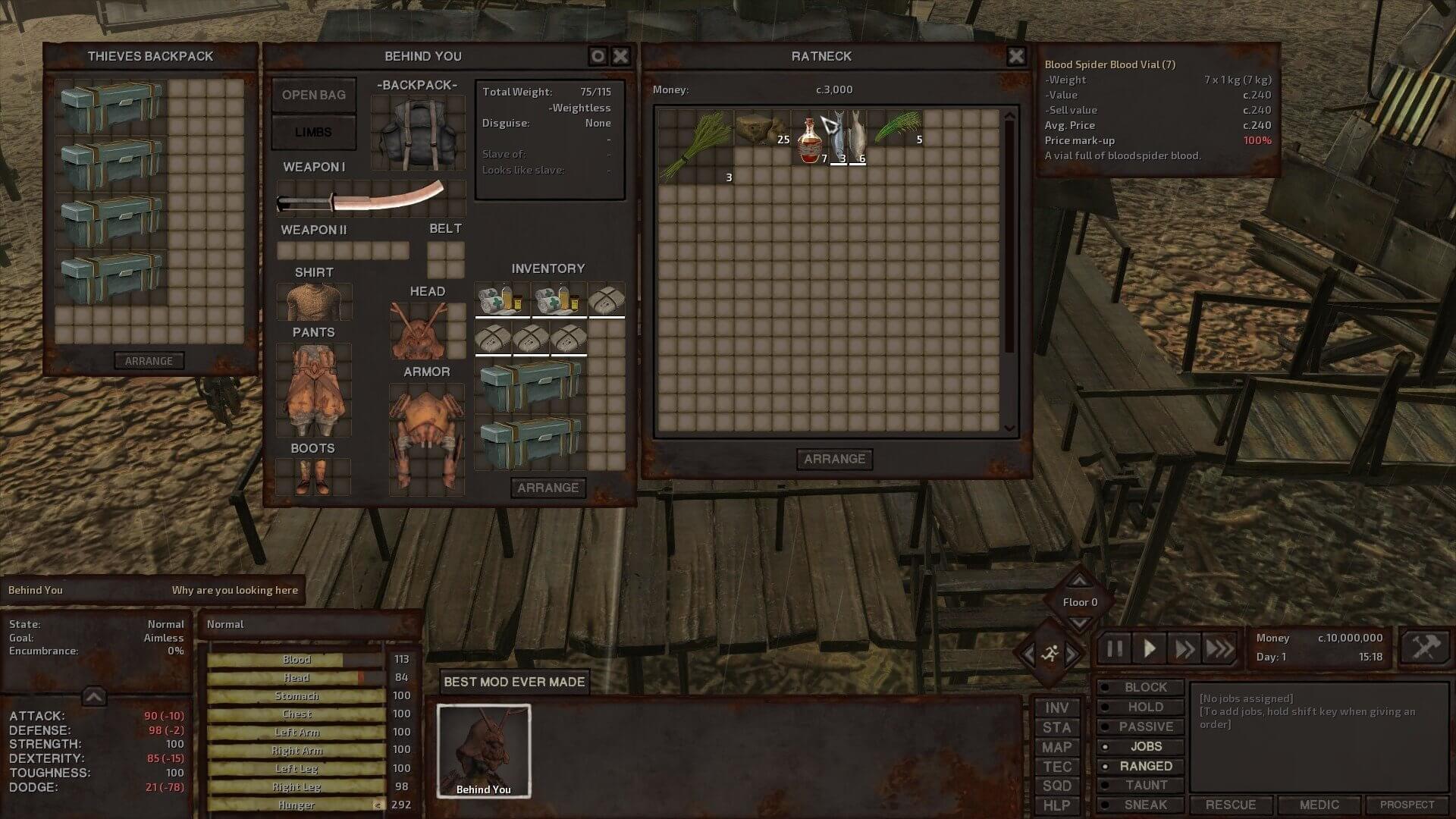Open the TEC research panel

(x=1056, y=767)
